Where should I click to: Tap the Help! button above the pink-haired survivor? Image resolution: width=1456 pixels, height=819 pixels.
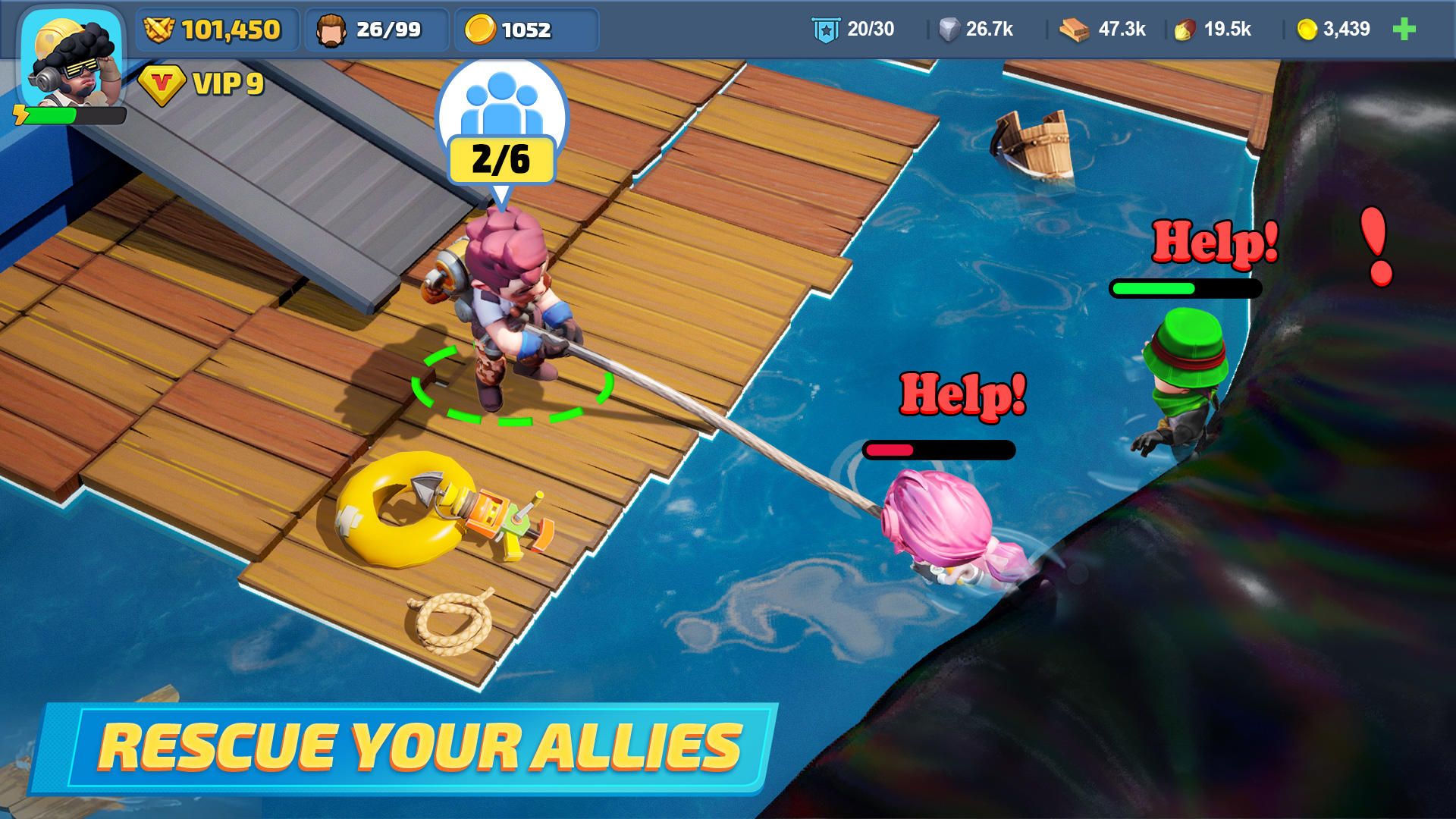tap(963, 393)
